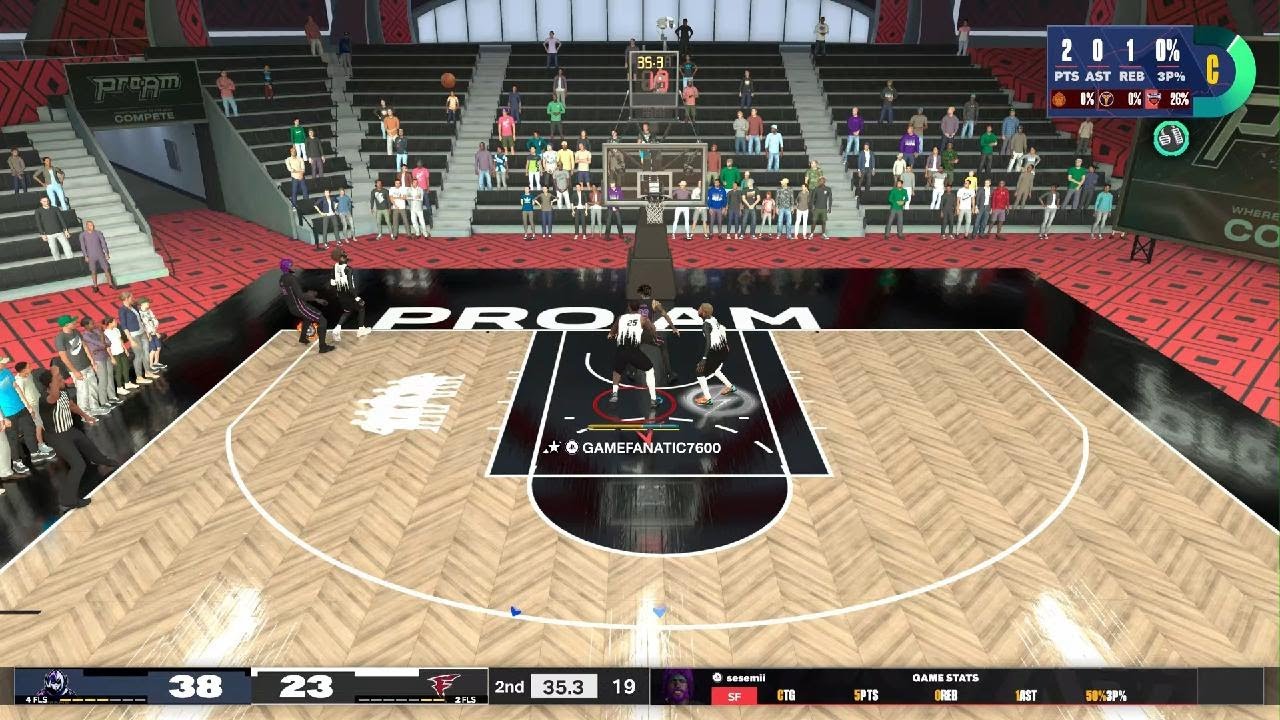This screenshot has width=1280, height=720.
Task: Select the sesemii player portrait
Action: 679,687
